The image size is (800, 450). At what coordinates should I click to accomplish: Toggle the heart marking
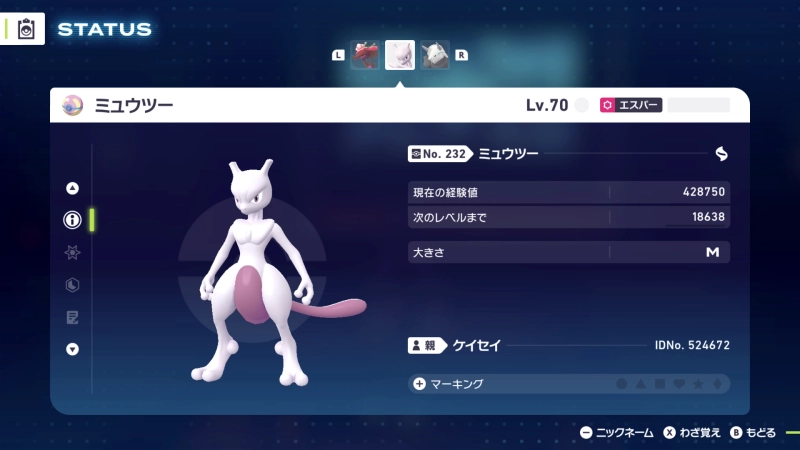[x=679, y=384]
